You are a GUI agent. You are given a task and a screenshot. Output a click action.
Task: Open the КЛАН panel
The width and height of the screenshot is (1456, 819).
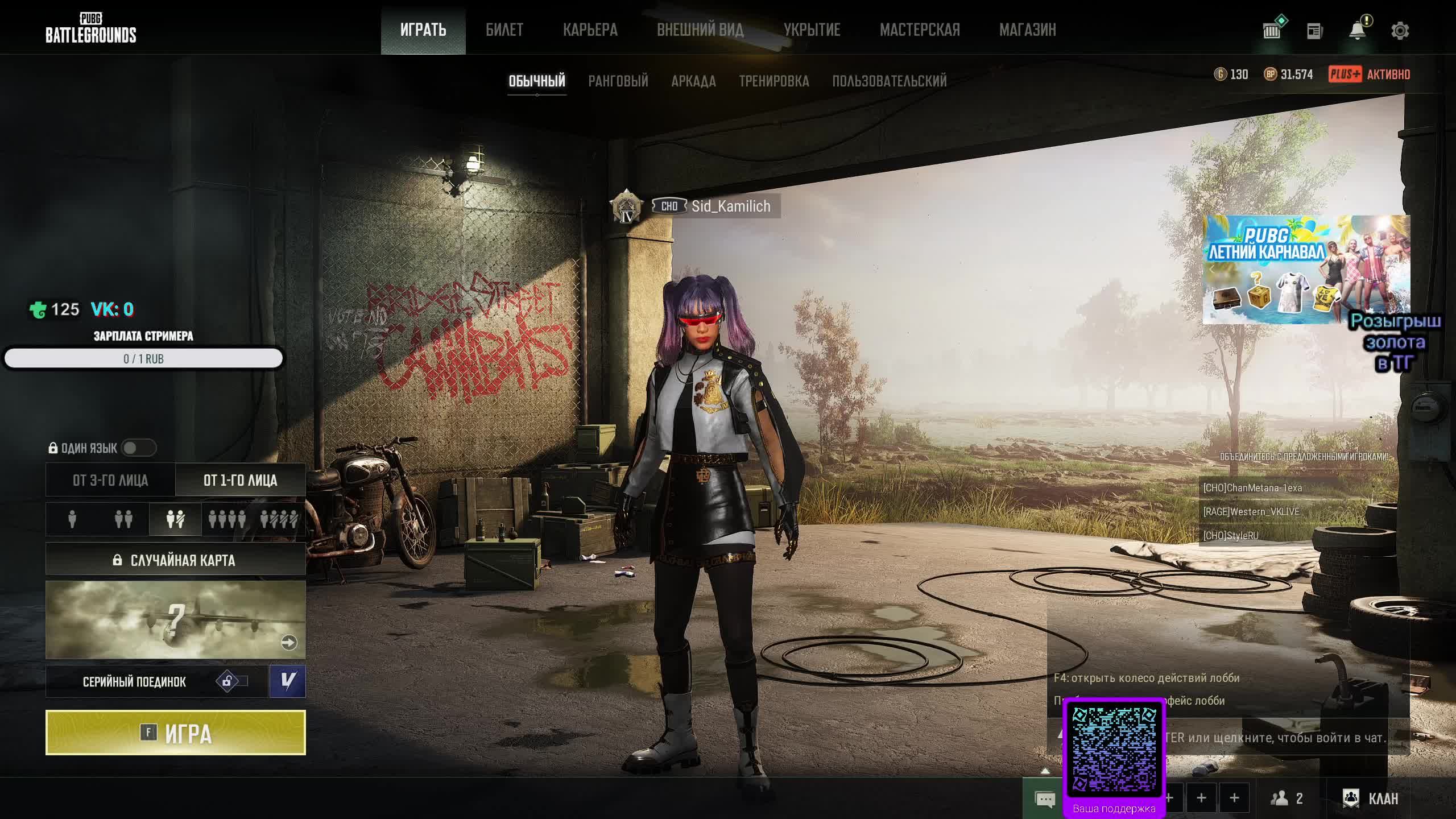pos(1371,799)
